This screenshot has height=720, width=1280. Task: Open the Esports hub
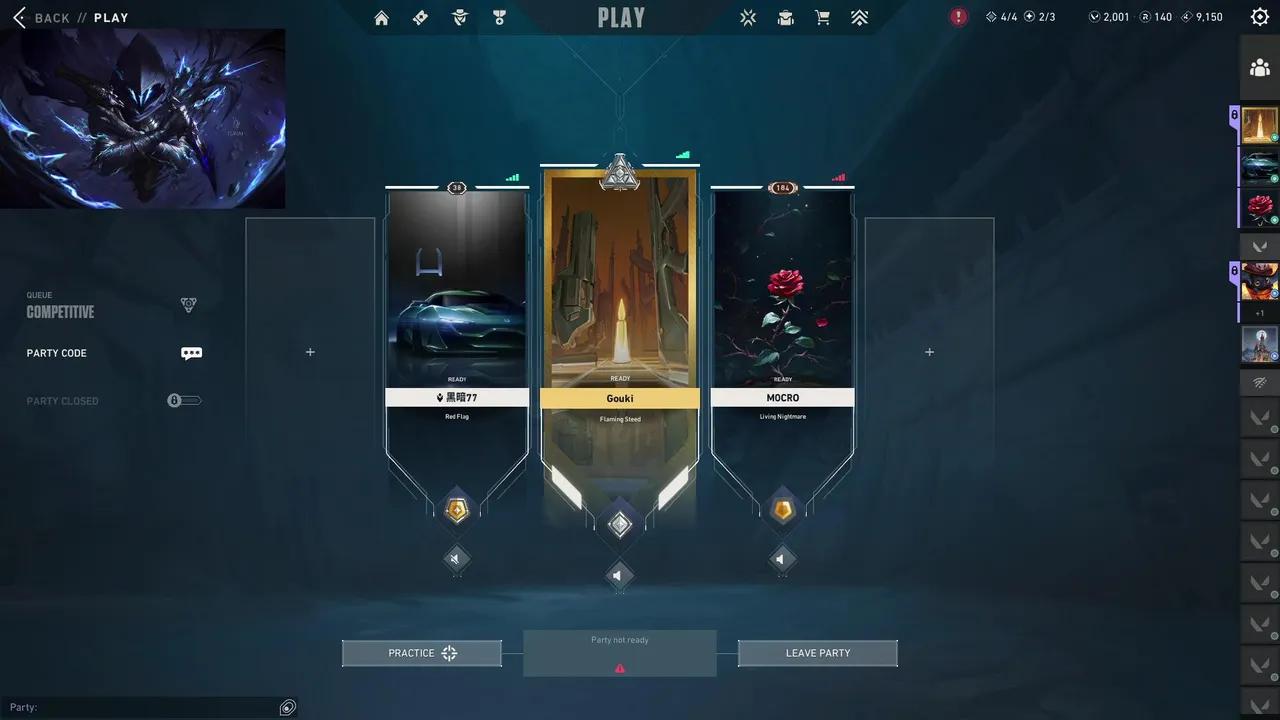747,17
